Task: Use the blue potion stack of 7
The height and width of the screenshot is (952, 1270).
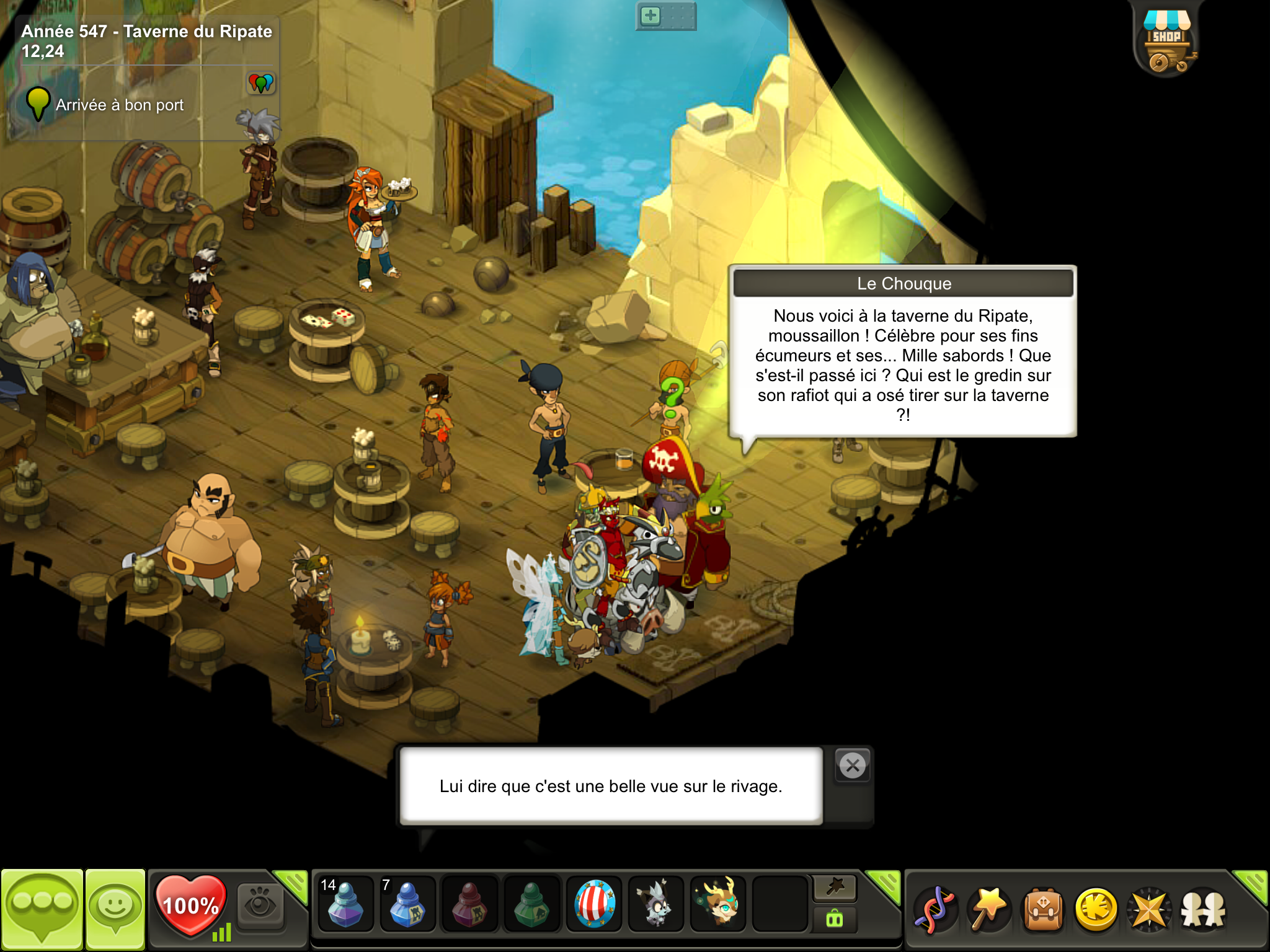Action: 407,904
